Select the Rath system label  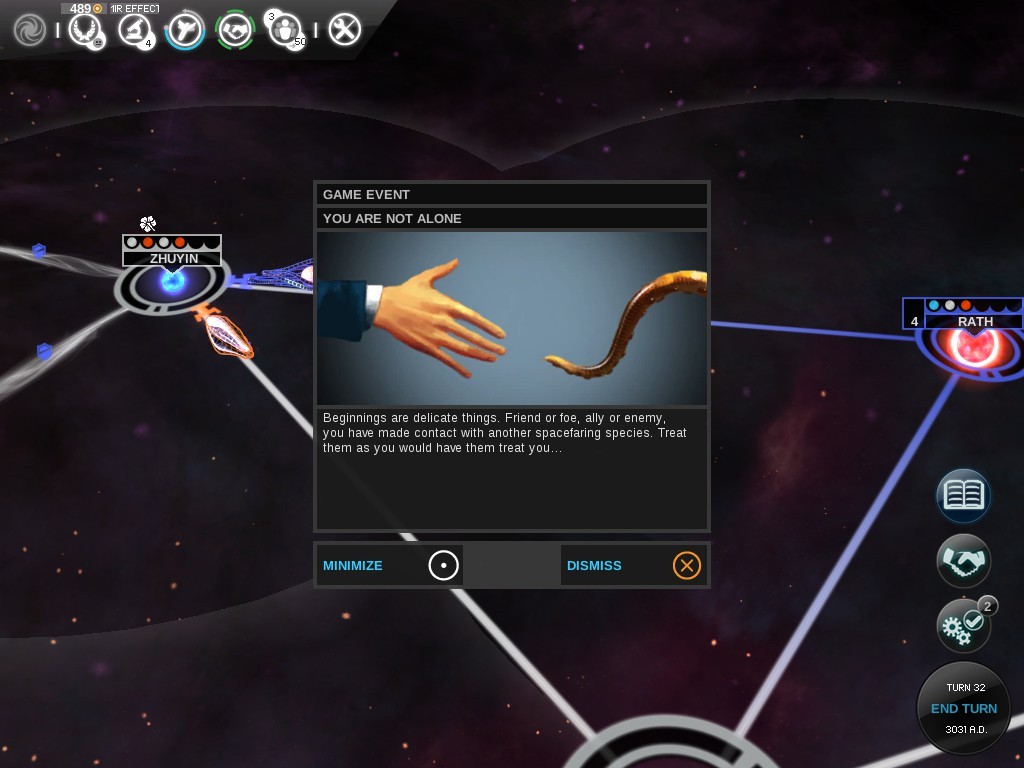coord(974,321)
